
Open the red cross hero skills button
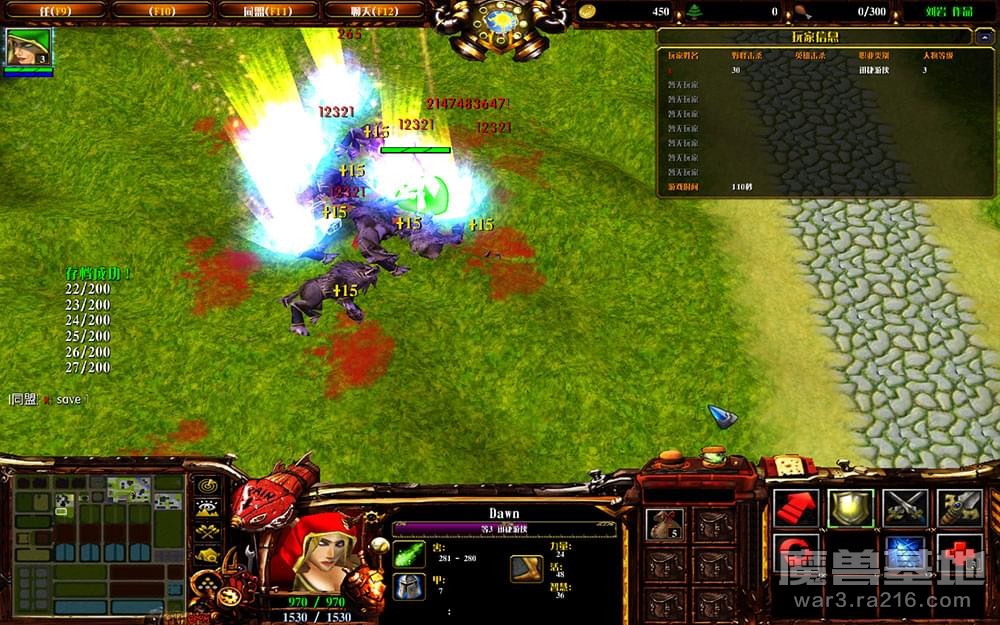(x=958, y=553)
